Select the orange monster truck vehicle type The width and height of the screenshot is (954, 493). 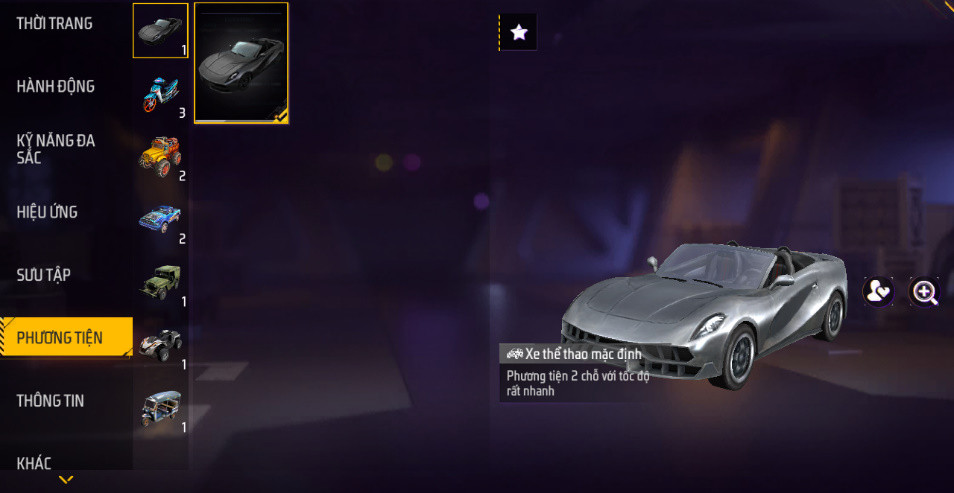[160, 157]
